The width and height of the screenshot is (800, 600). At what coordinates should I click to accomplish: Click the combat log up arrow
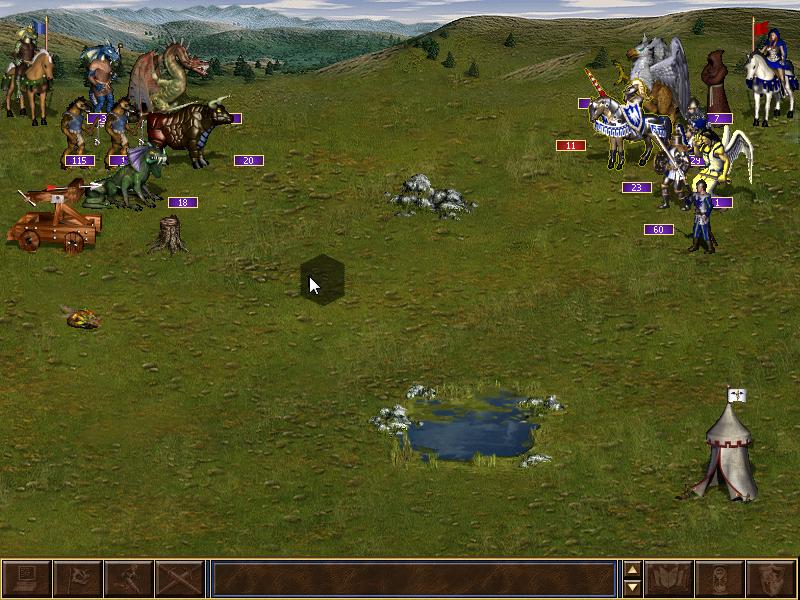click(x=632, y=570)
